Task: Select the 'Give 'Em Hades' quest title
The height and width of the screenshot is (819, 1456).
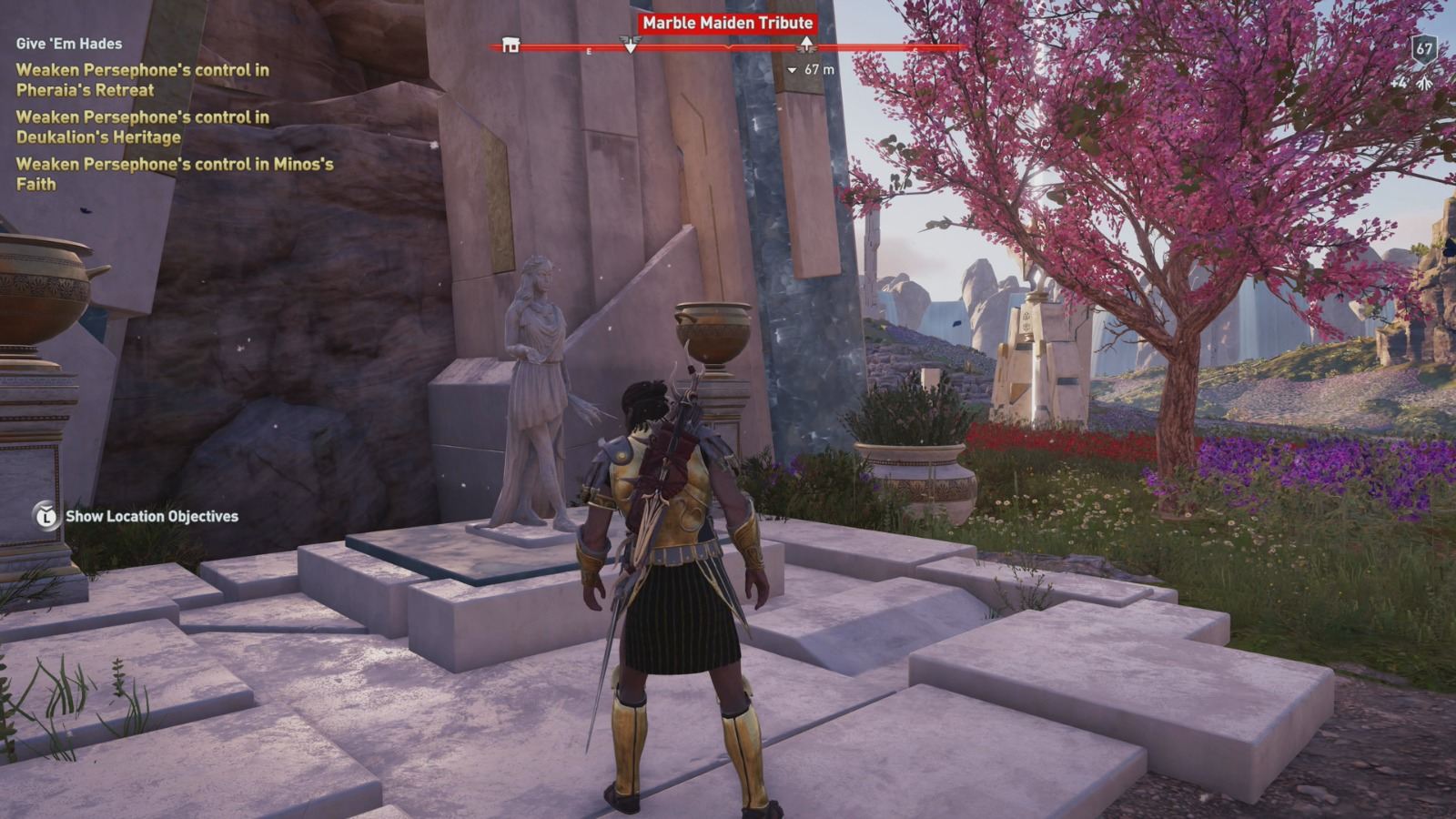Action: click(x=69, y=43)
